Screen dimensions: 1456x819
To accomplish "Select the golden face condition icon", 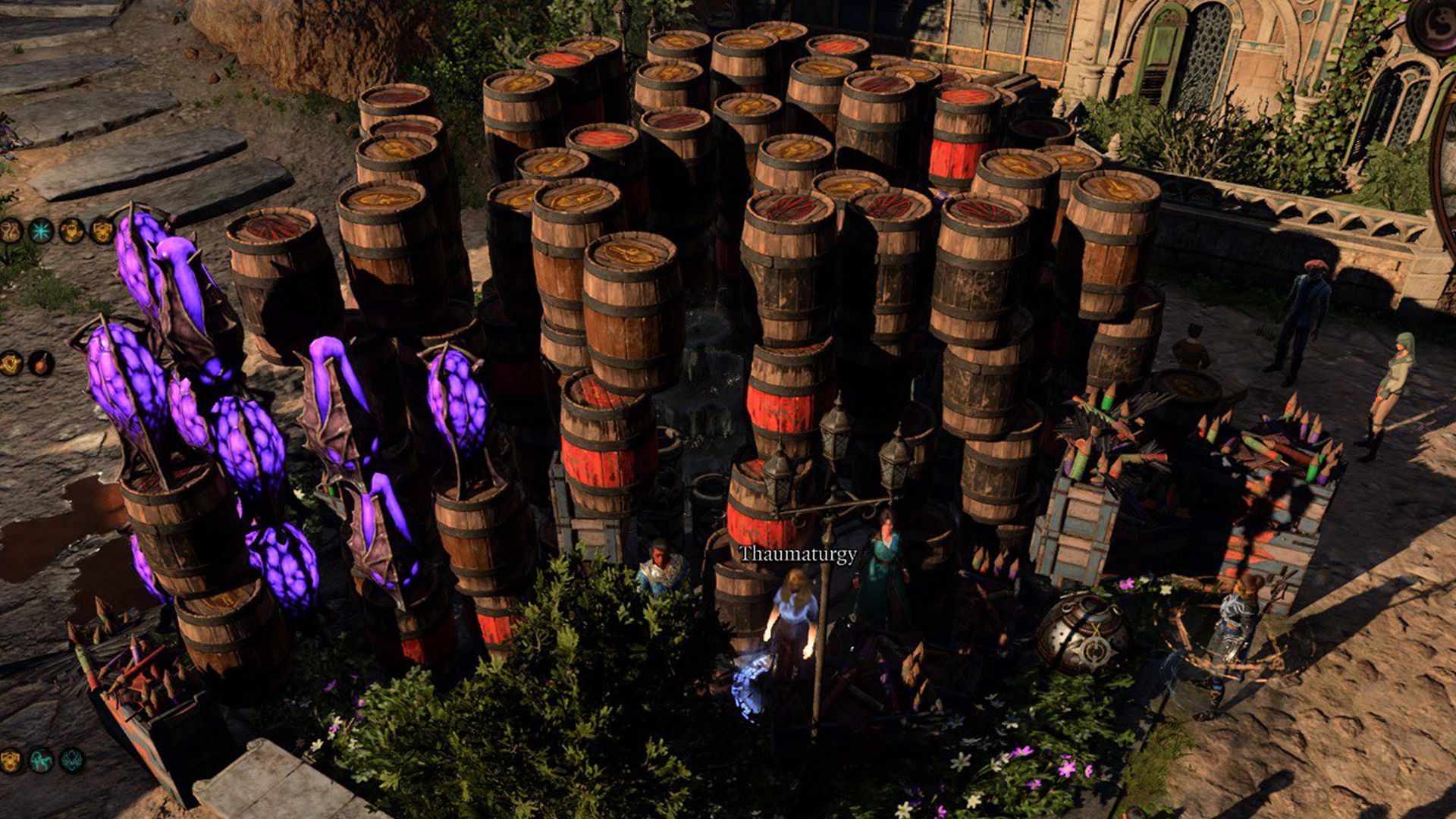I will [71, 231].
